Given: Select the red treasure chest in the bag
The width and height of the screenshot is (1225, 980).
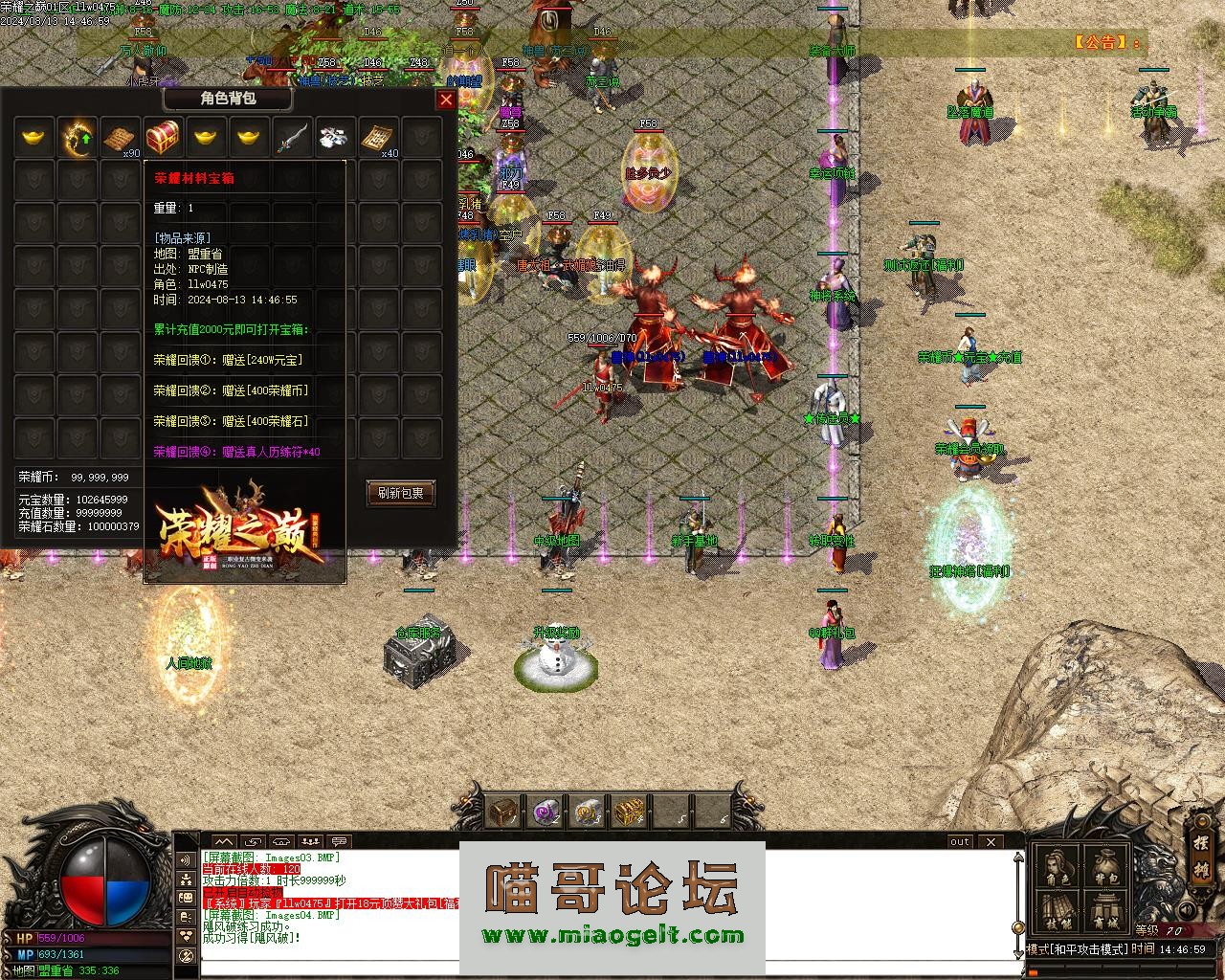Looking at the screenshot, I should pyautogui.click(x=164, y=138).
